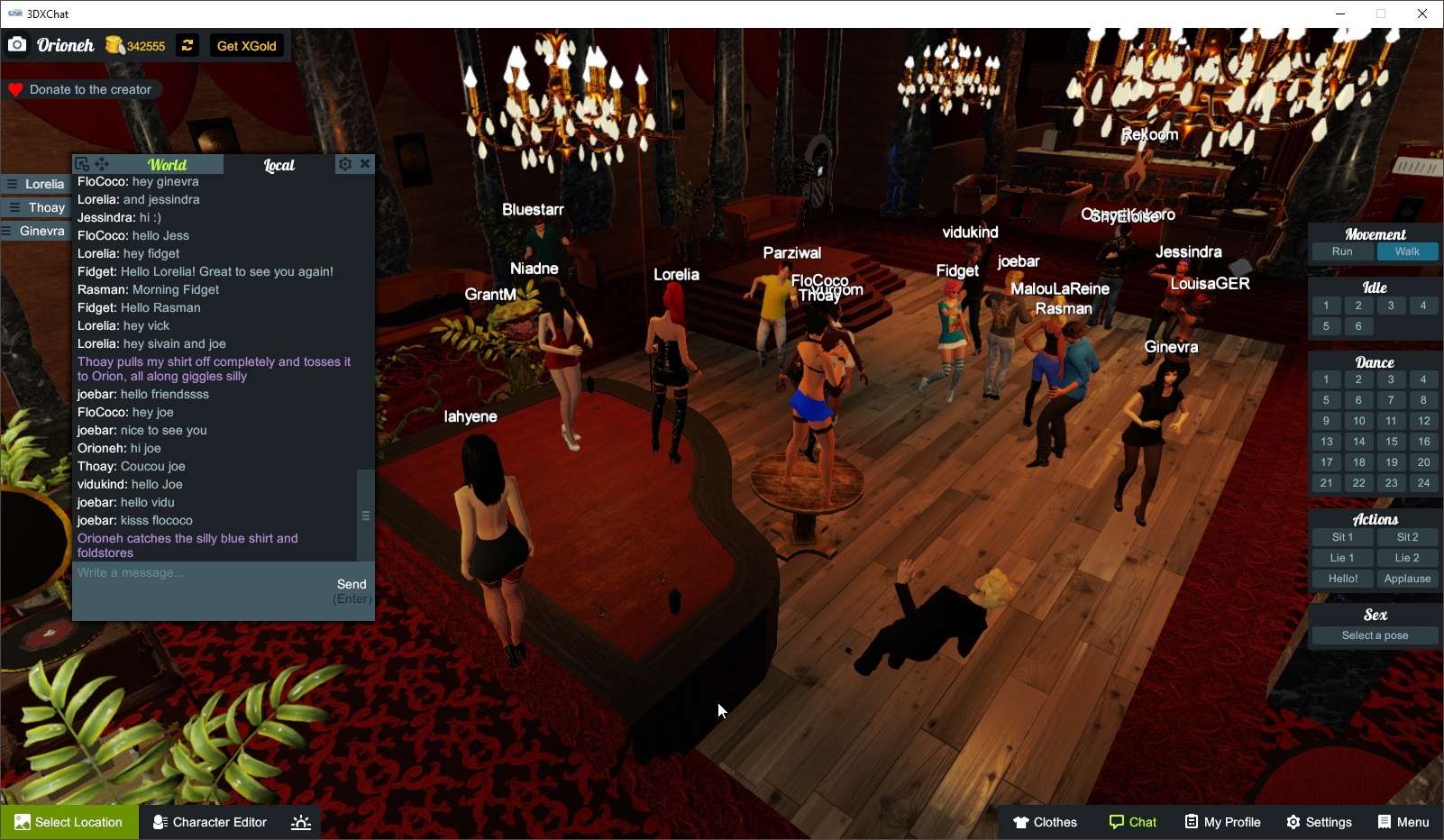Expand the Select a pose dropdown
Viewport: 1444px width, 840px height.
(x=1374, y=635)
